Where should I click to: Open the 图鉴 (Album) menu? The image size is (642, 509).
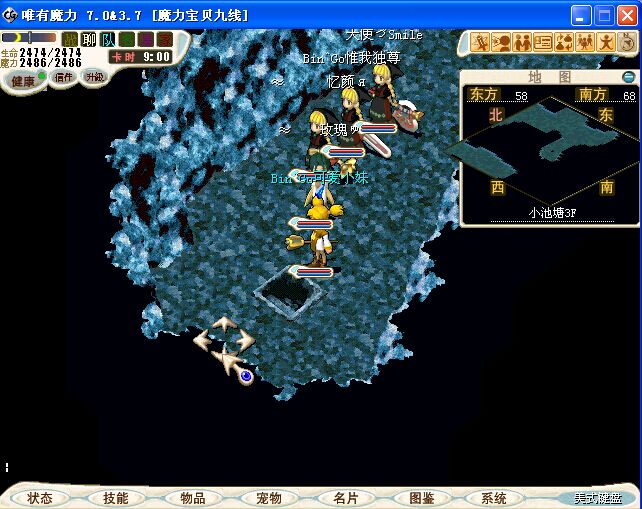(421, 497)
